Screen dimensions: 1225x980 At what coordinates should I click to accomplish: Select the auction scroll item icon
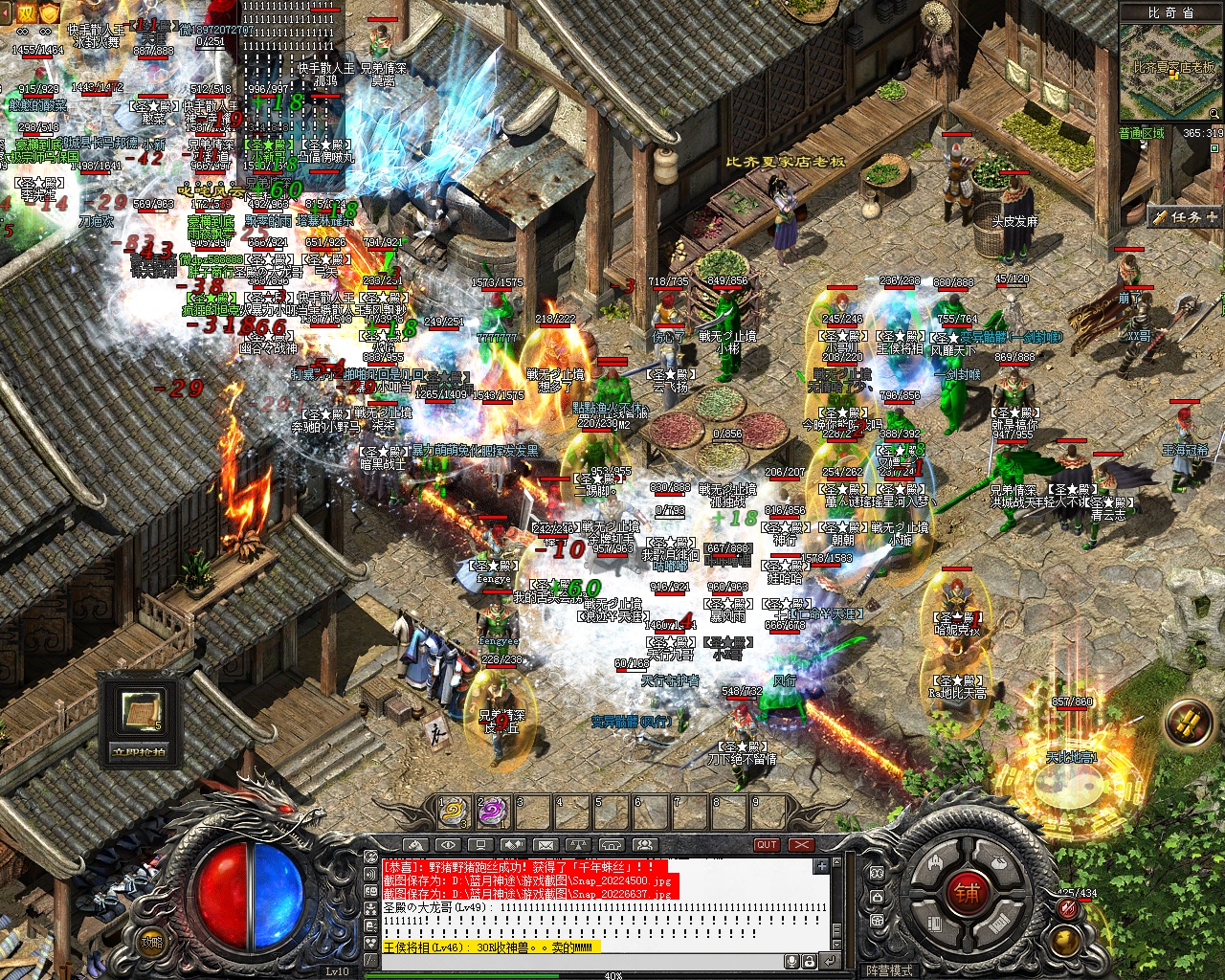(x=140, y=709)
